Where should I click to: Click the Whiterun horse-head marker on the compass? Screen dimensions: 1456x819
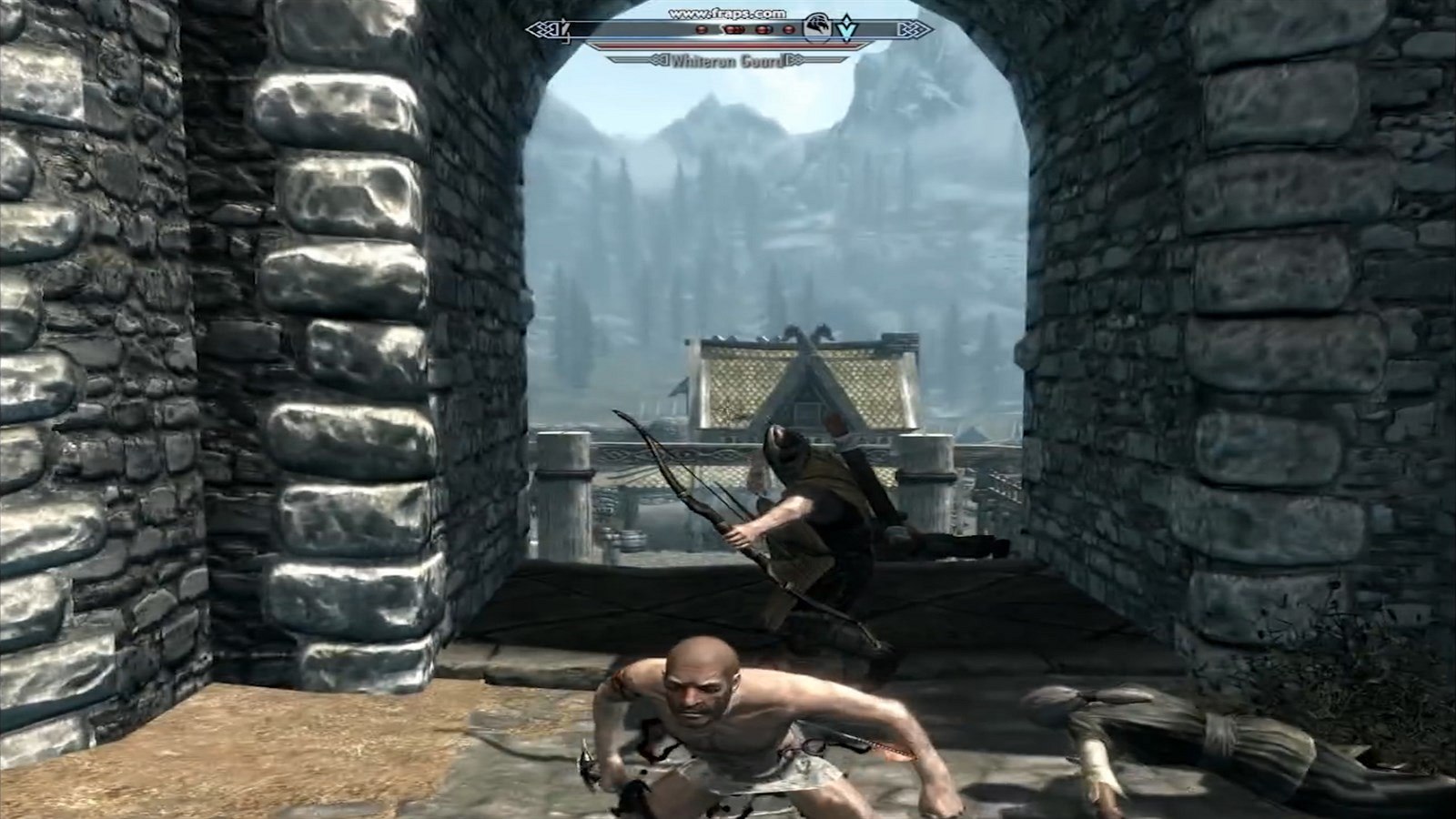point(819,28)
